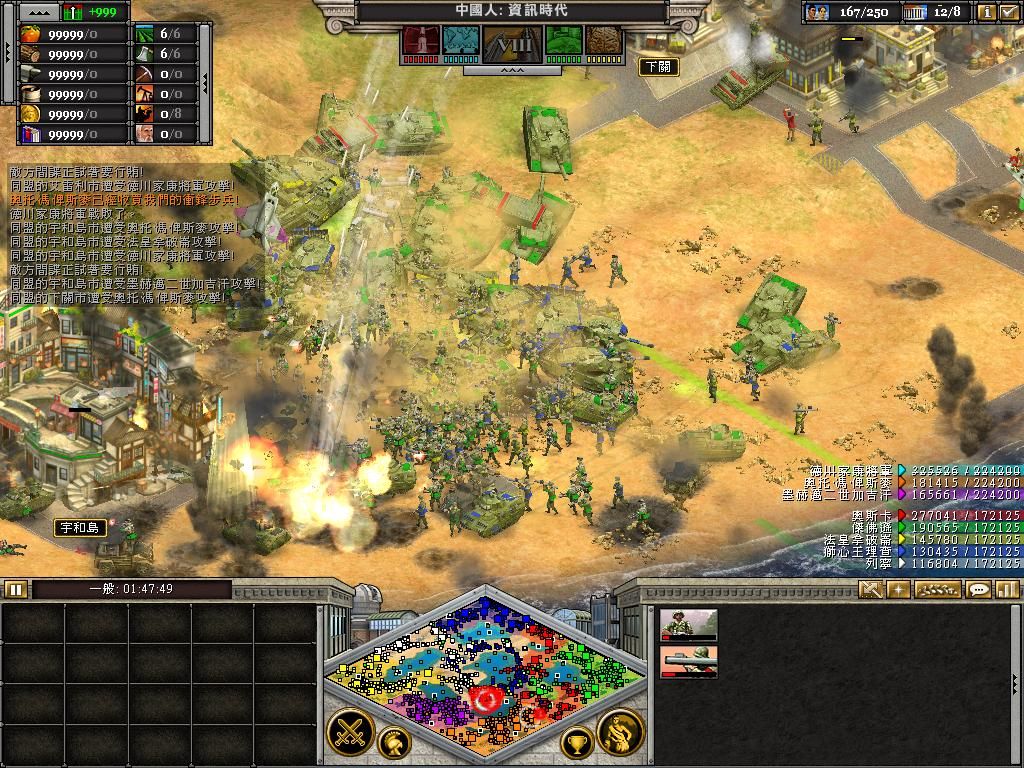The width and height of the screenshot is (1024, 768).
Task: Collapse the resource panel via the top-left arrow
Action: (x=39, y=12)
